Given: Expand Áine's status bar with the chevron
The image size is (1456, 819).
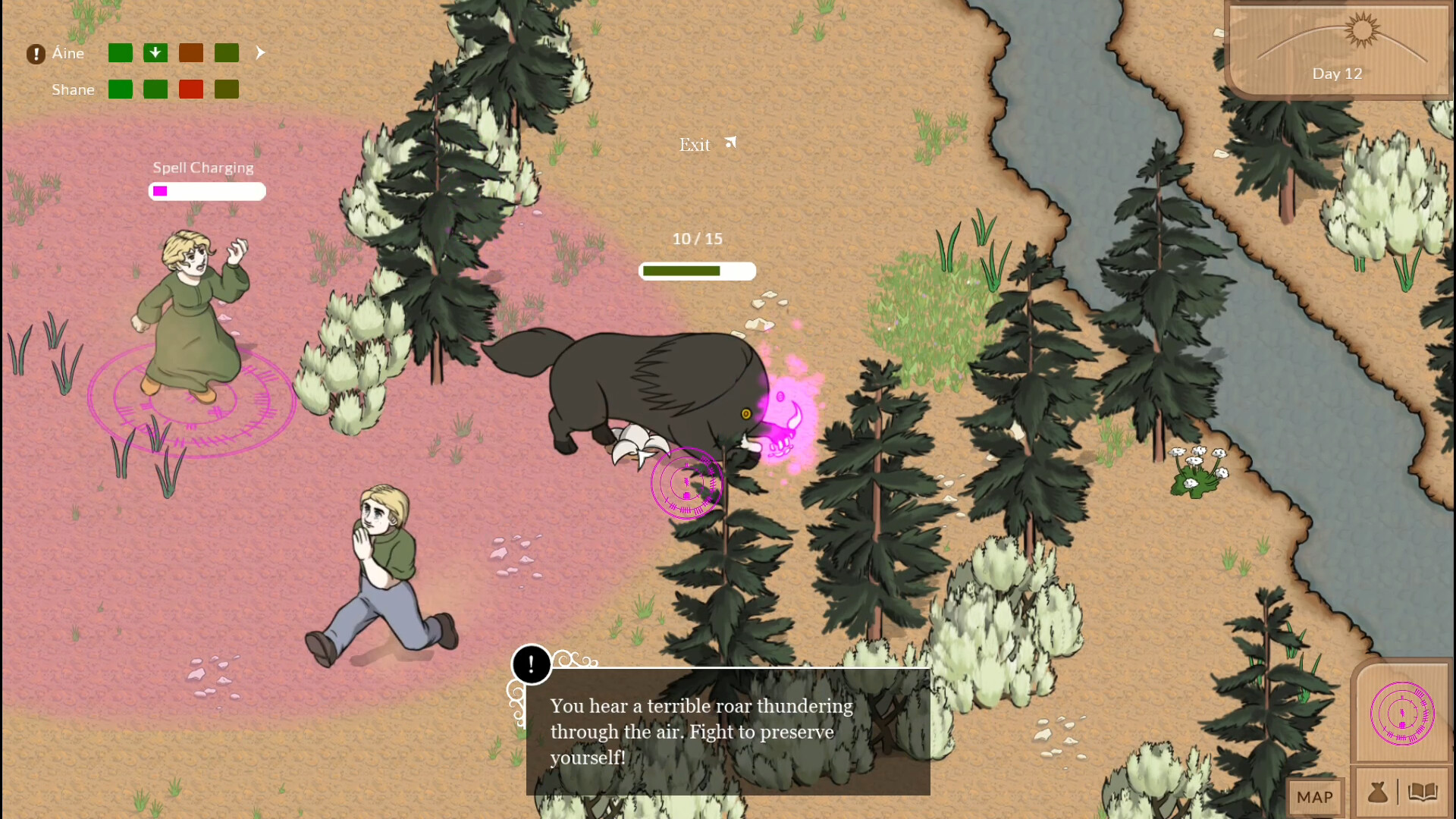Looking at the screenshot, I should coord(259,52).
